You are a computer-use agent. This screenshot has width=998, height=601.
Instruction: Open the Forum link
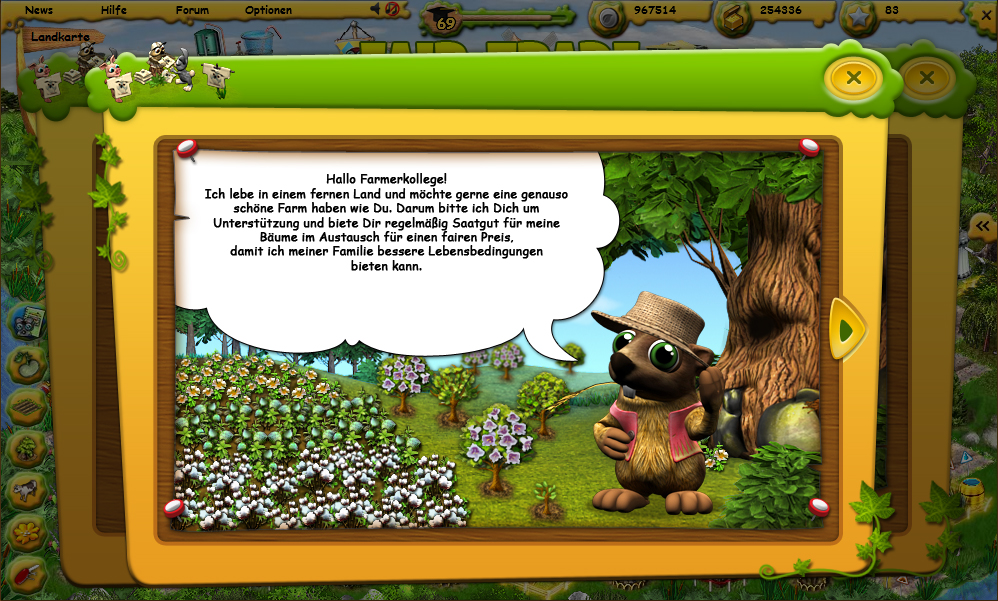tap(192, 10)
